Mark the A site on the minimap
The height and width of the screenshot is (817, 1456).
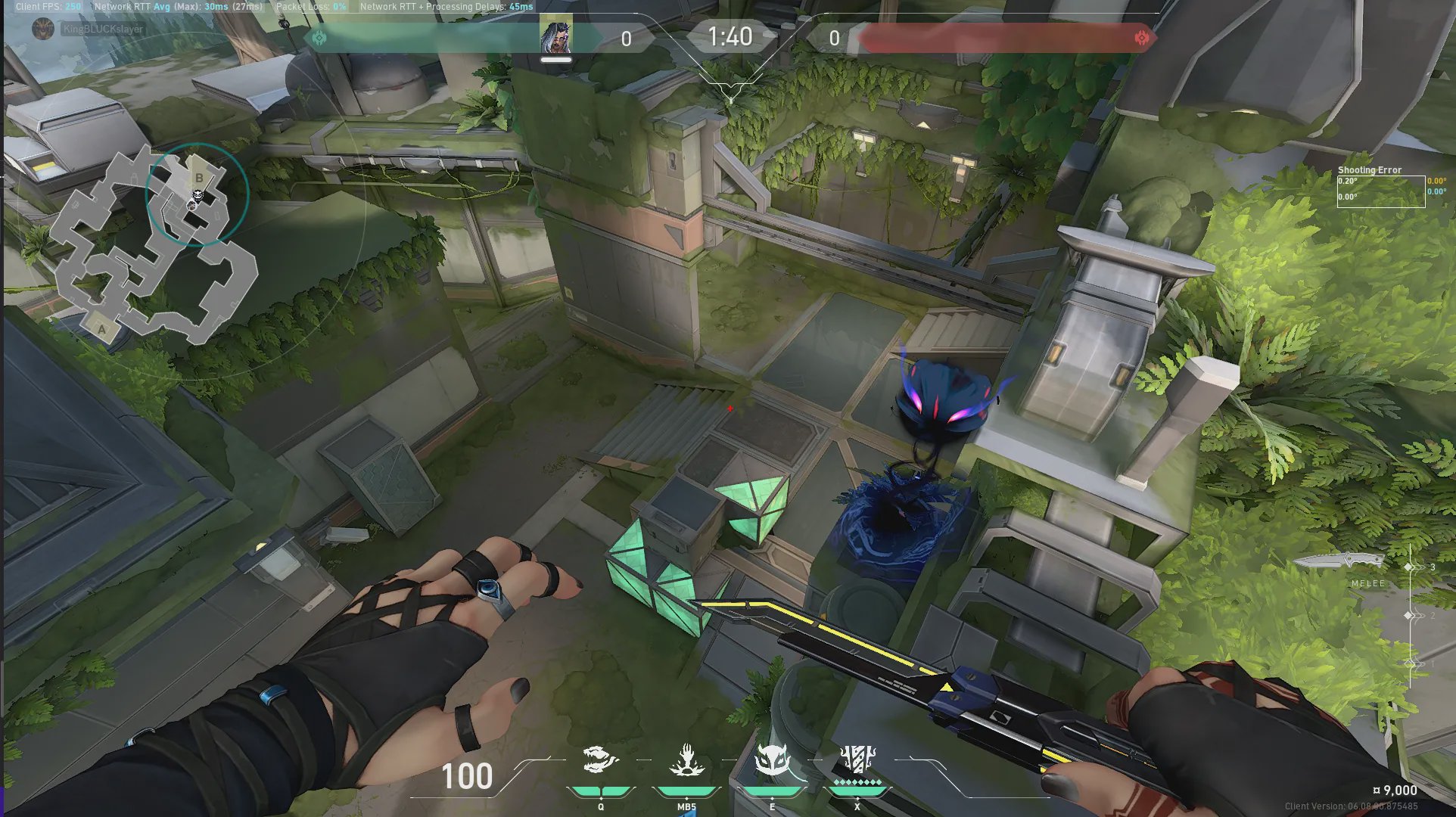coord(102,330)
